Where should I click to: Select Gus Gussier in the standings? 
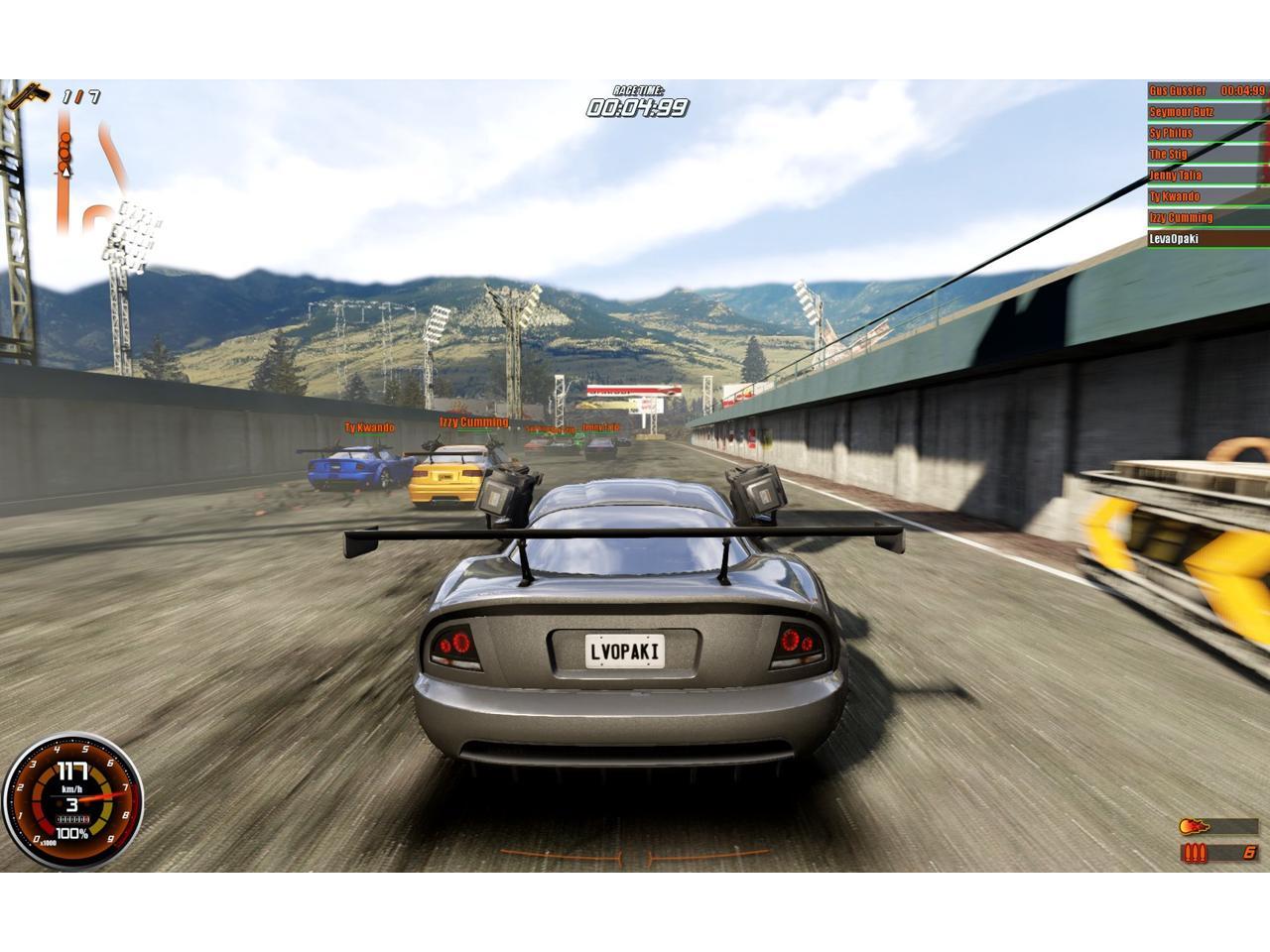[1206, 90]
